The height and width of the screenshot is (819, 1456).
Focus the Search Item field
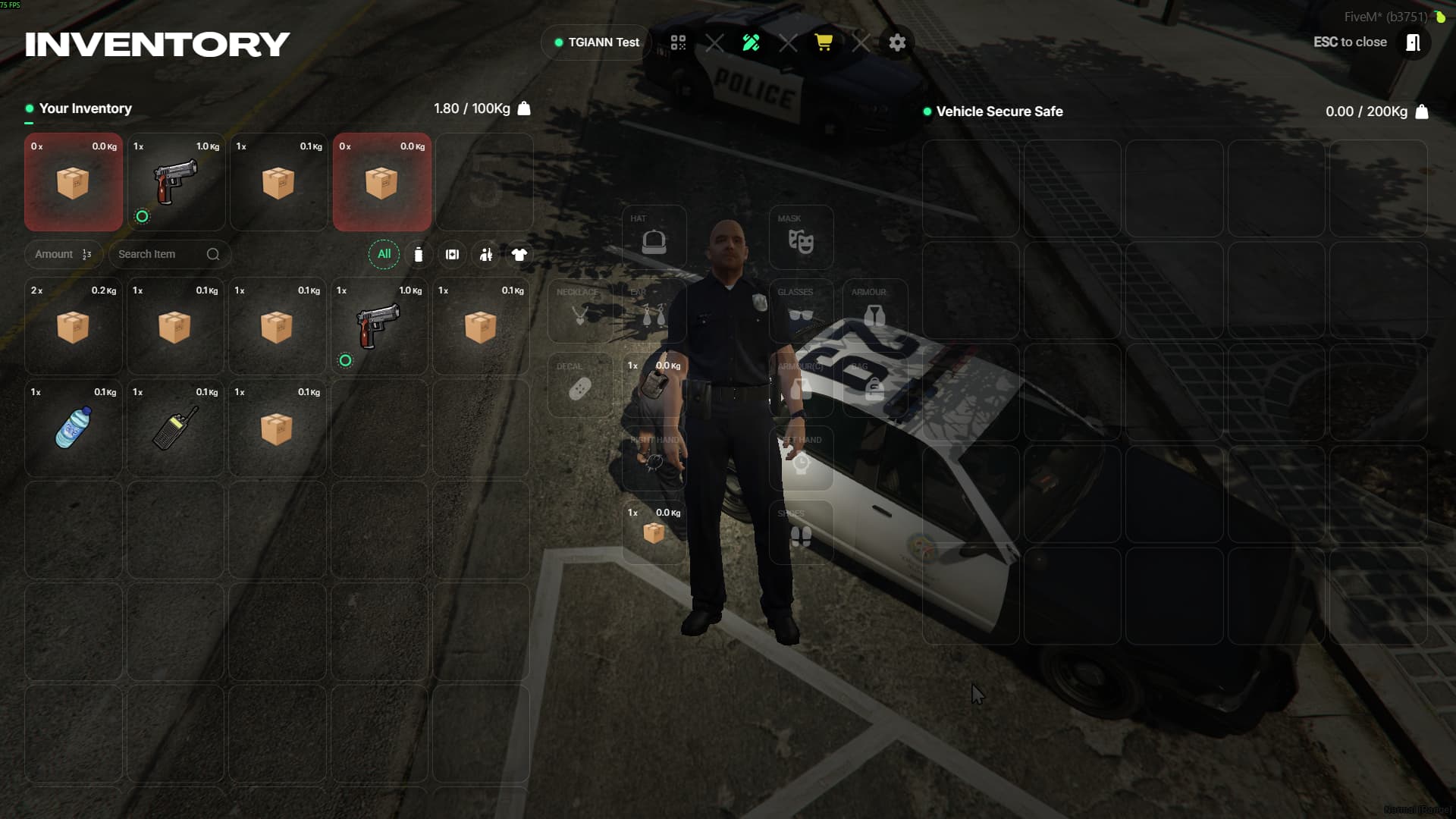click(x=161, y=254)
